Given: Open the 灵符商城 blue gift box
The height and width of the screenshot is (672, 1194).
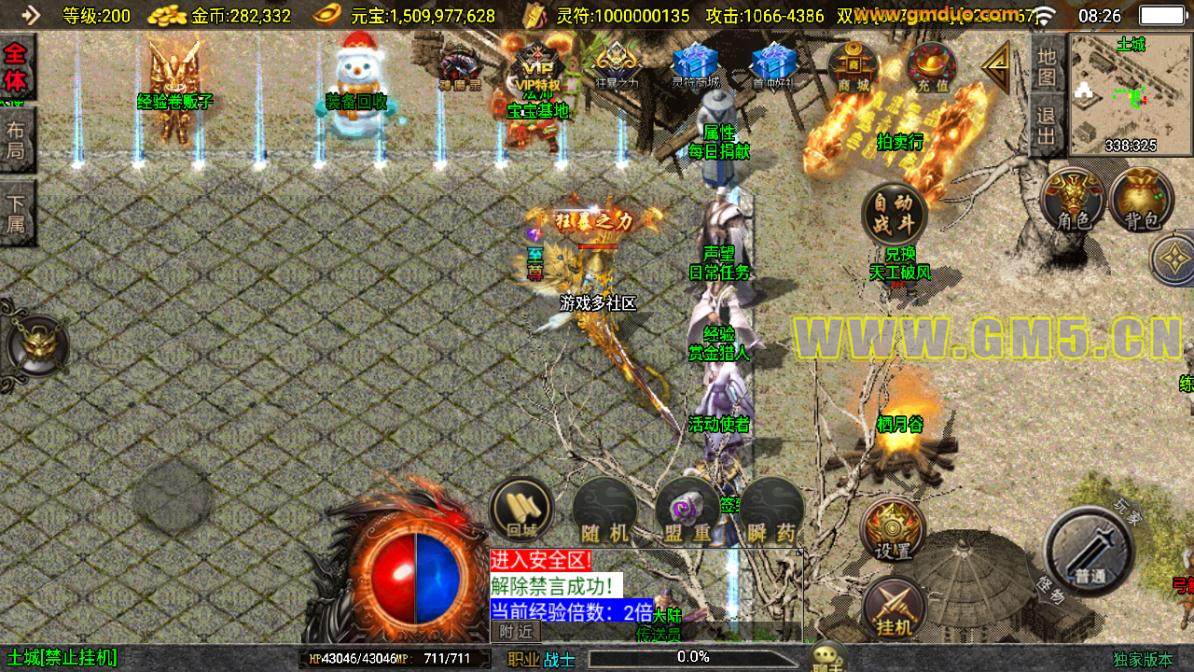Looking at the screenshot, I should (x=698, y=66).
